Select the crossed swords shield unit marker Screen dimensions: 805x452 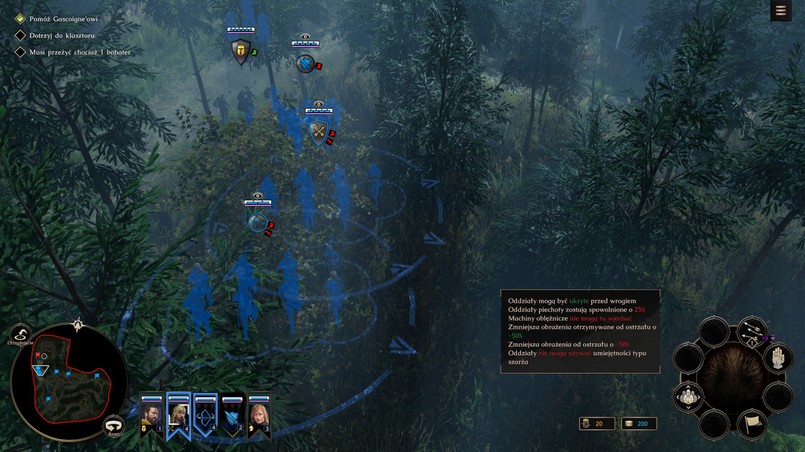tap(319, 131)
